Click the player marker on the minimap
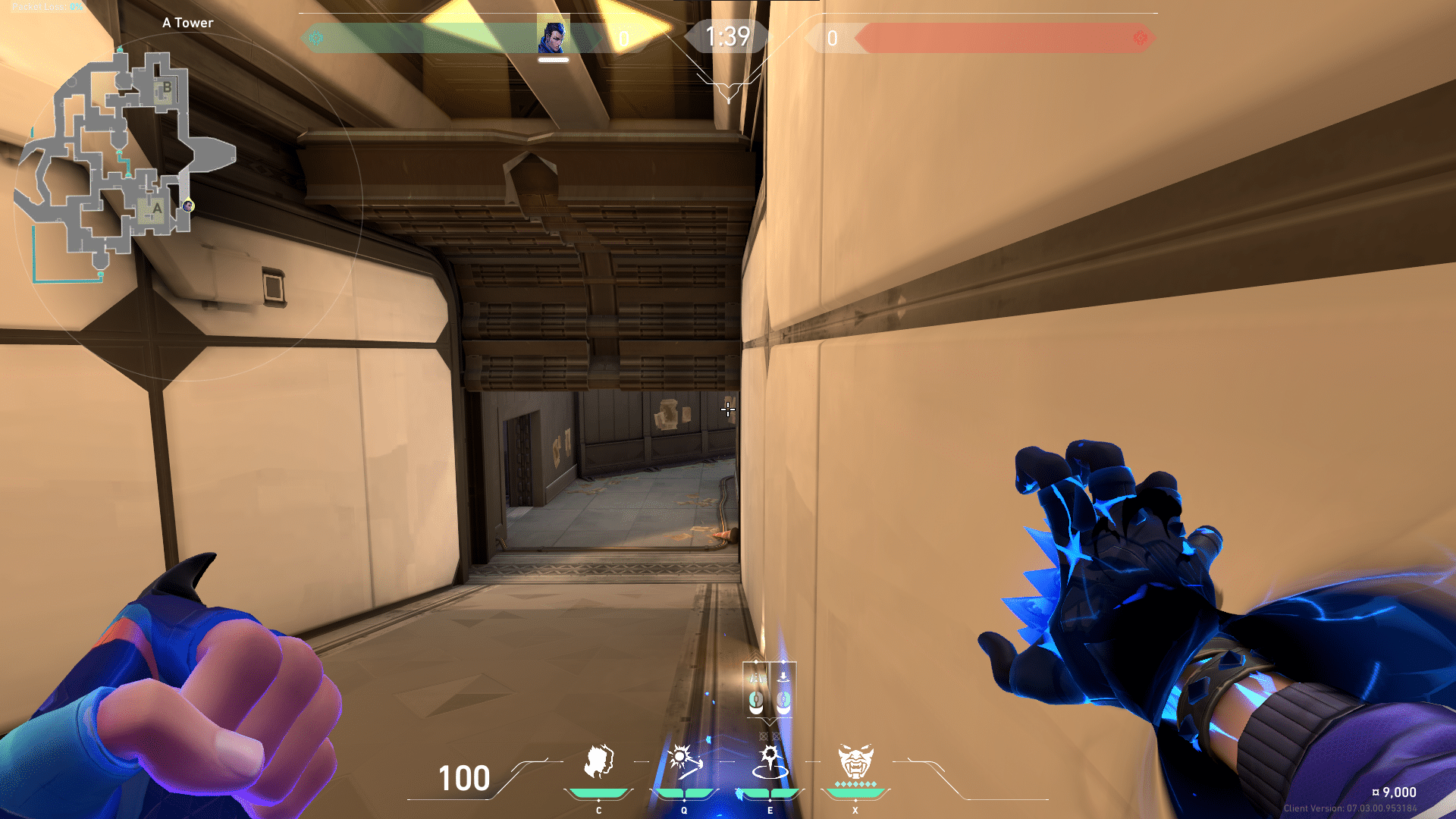The height and width of the screenshot is (819, 1456). [188, 206]
